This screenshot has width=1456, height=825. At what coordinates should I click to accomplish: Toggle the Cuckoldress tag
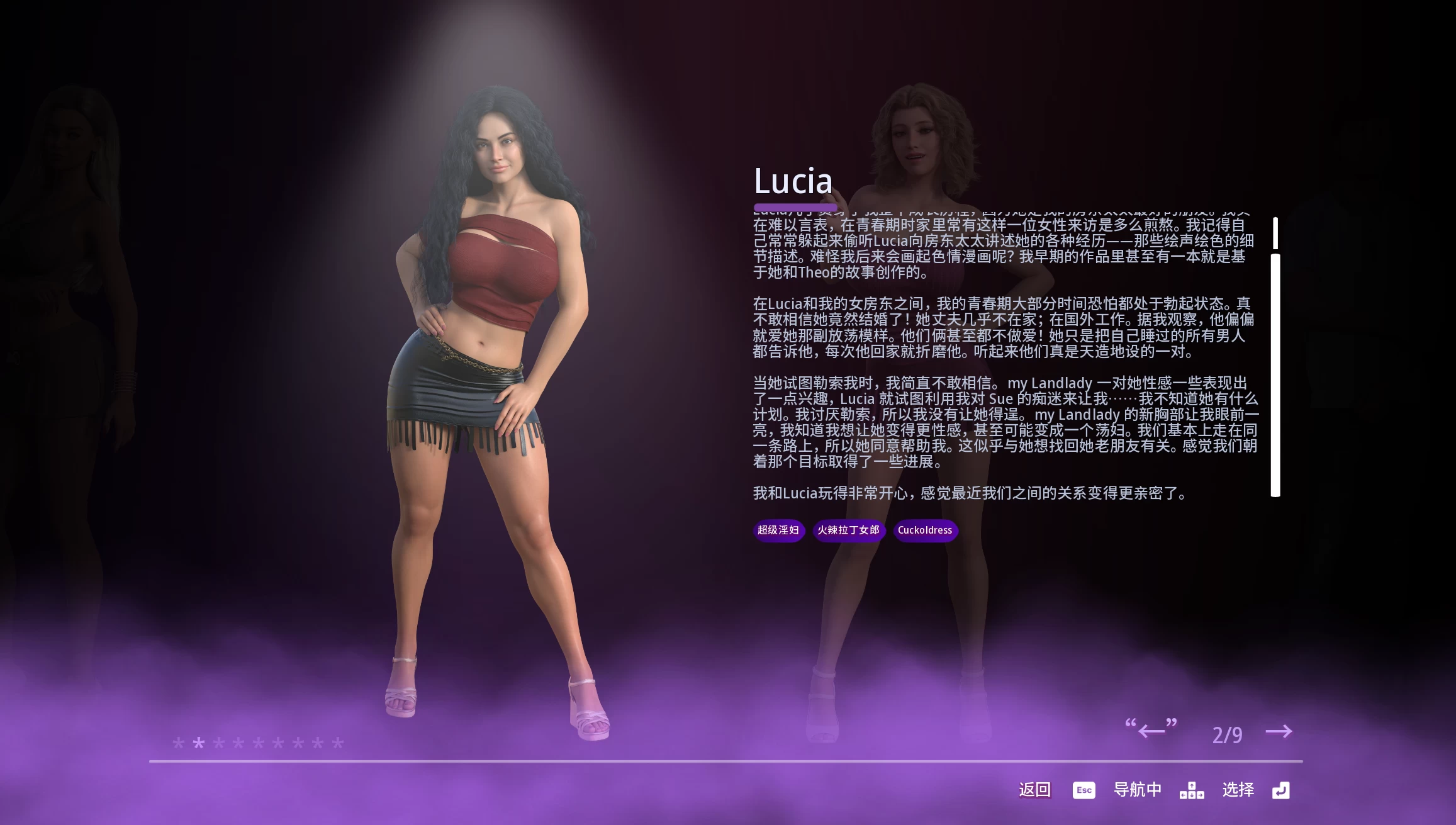[x=925, y=530]
